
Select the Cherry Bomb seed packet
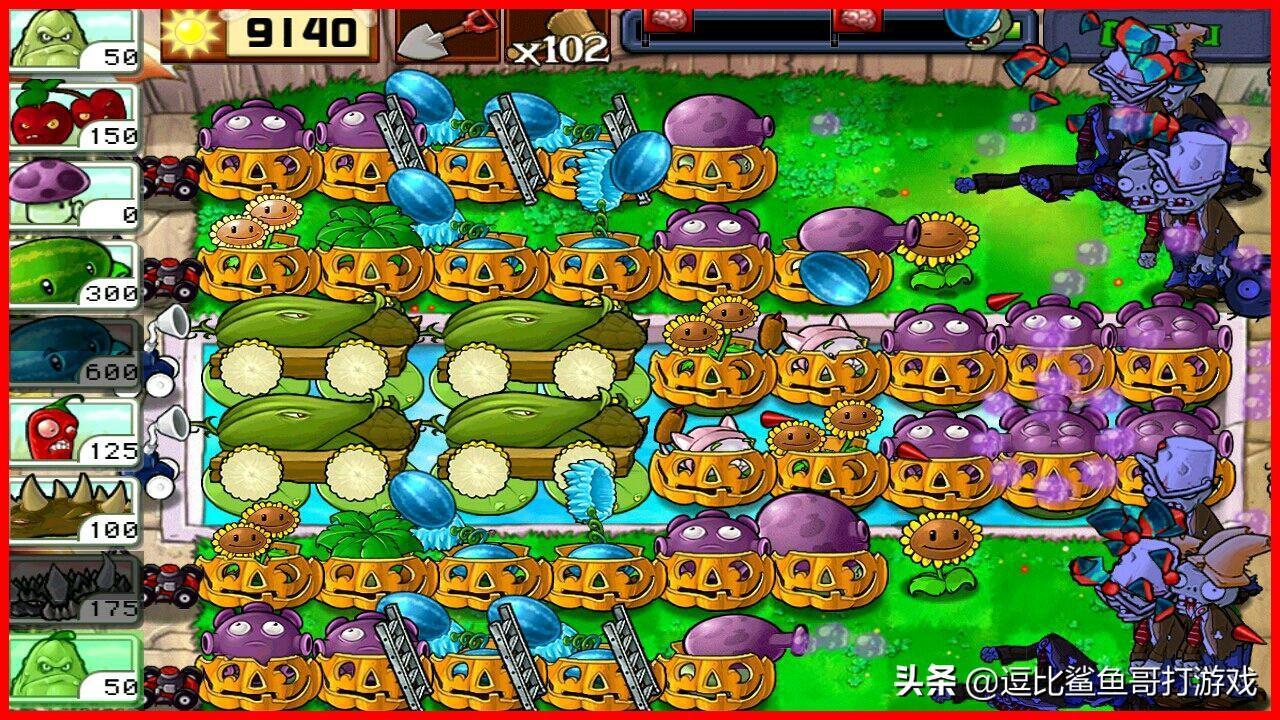[x=74, y=116]
